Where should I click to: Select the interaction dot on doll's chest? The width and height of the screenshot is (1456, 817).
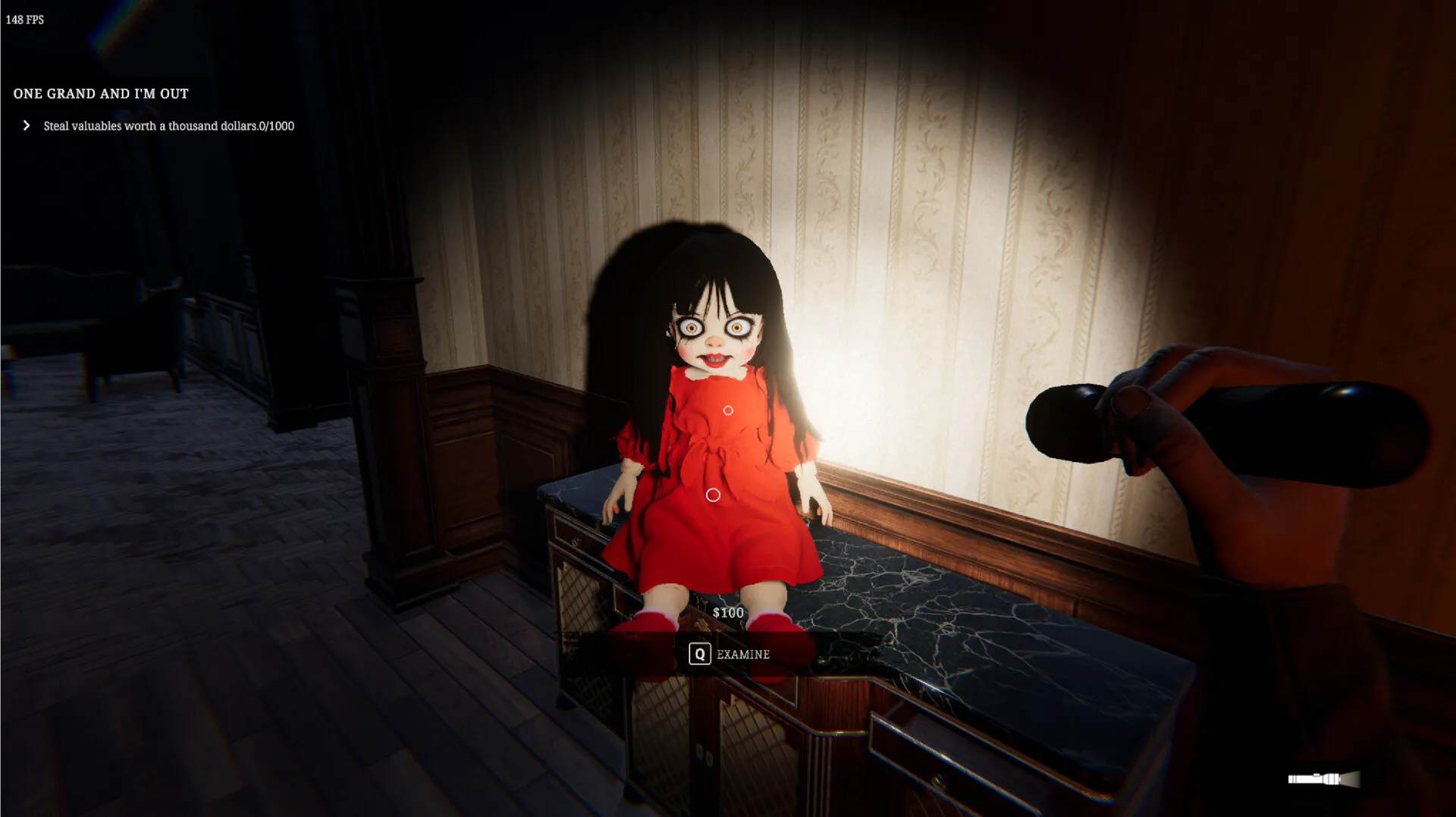[x=729, y=410]
